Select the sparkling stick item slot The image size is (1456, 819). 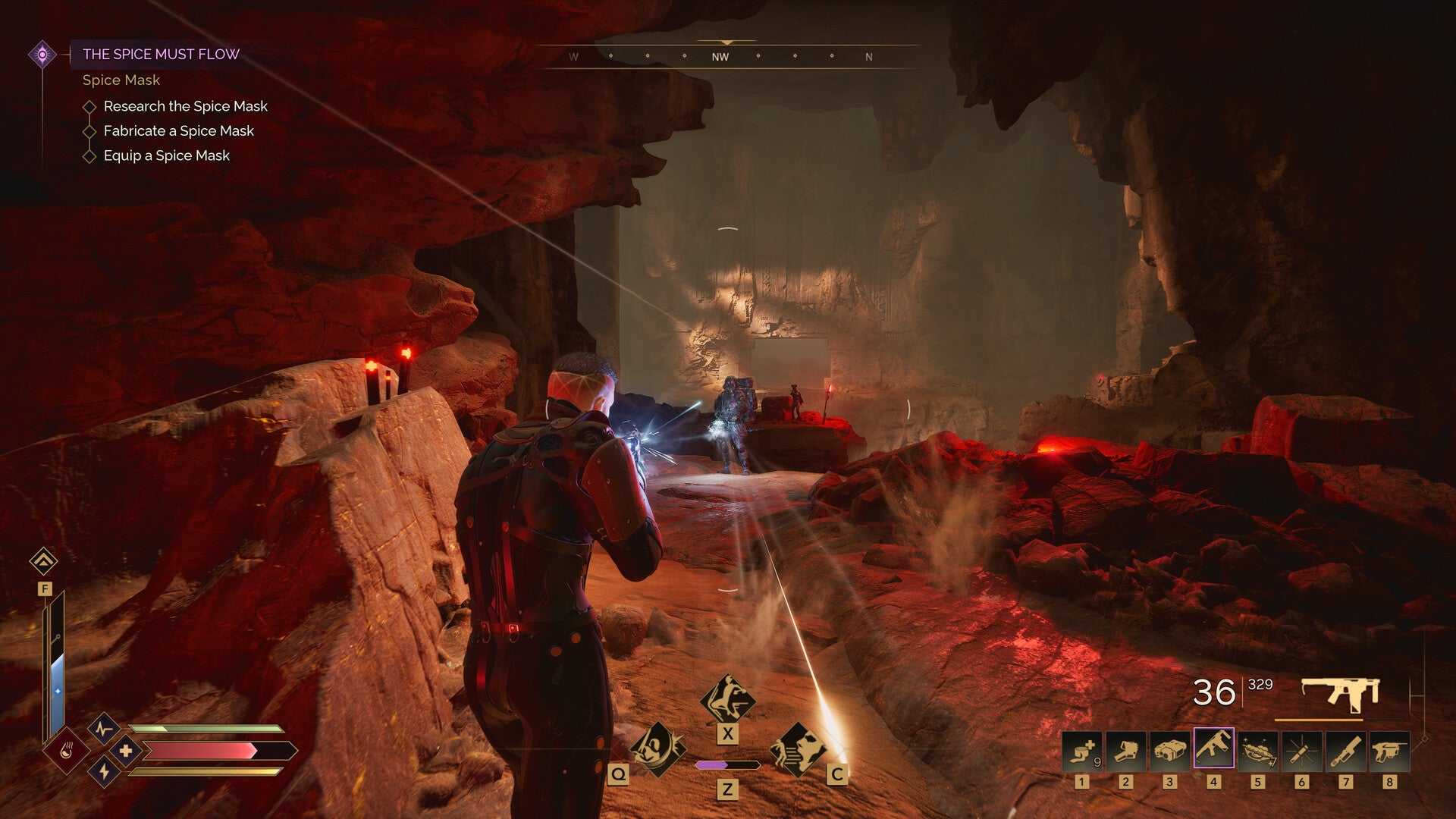click(1302, 751)
